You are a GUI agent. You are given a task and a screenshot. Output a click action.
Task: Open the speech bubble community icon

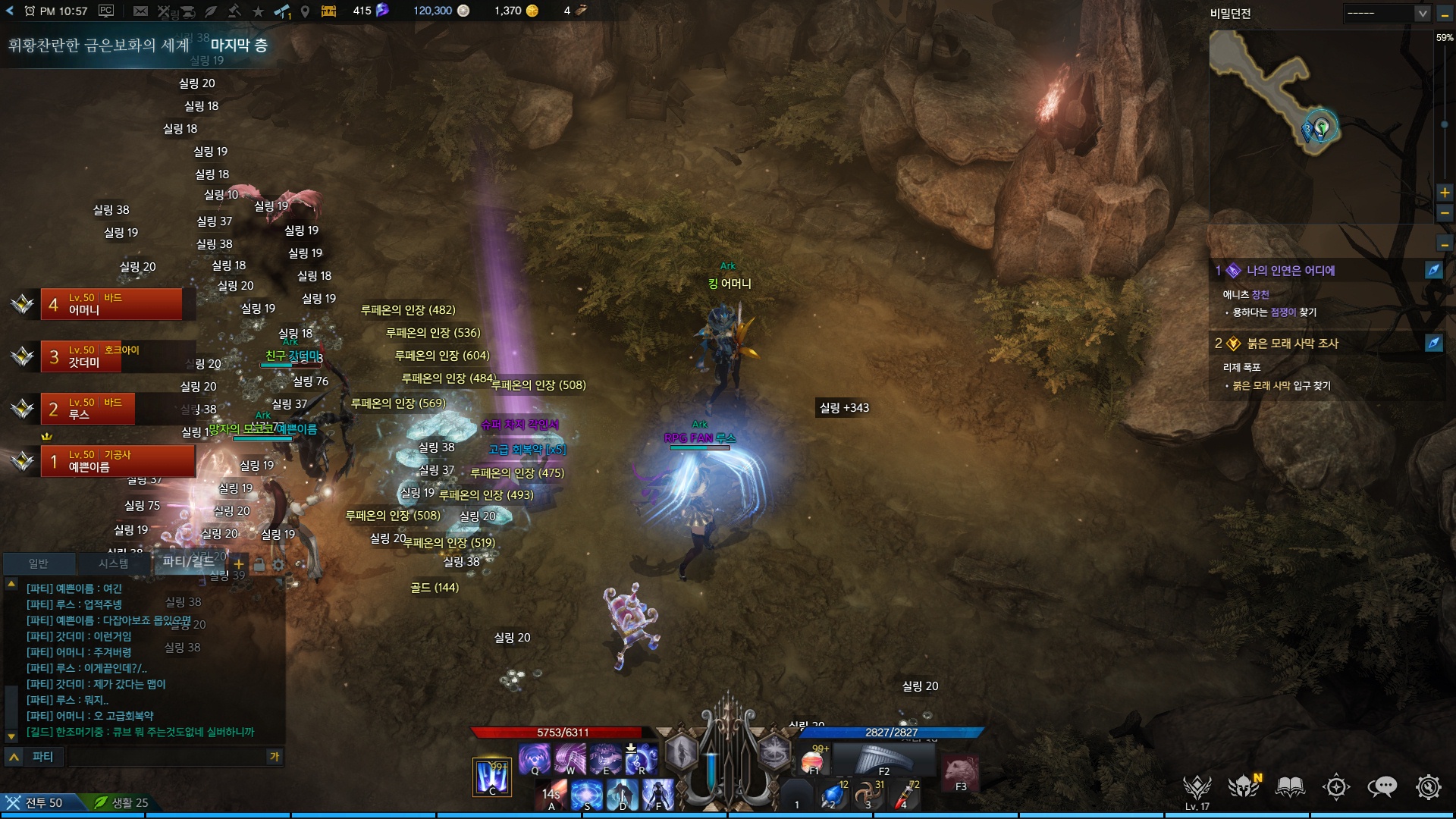pos(1382,787)
